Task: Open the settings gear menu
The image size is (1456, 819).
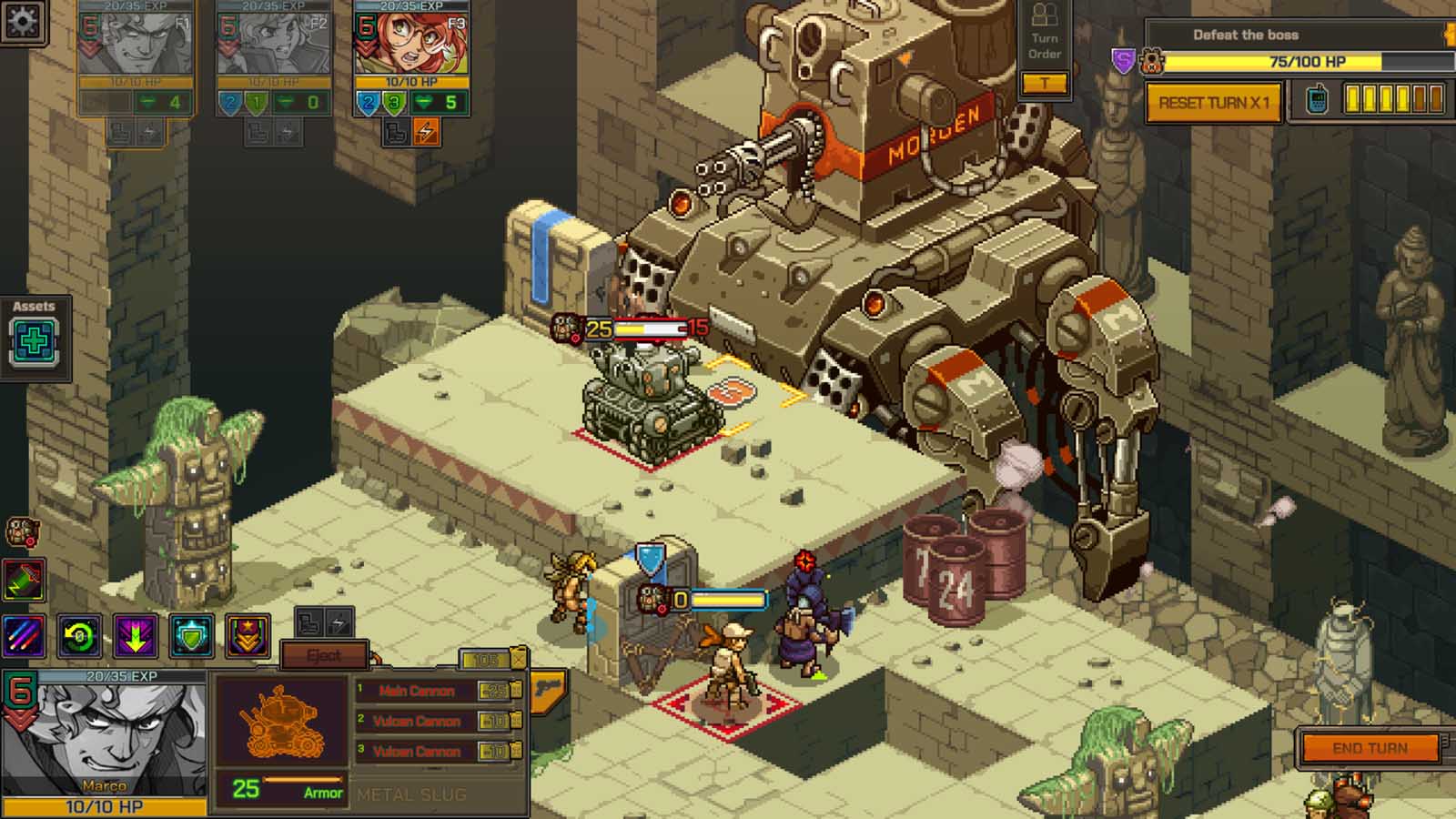Action: click(22, 20)
